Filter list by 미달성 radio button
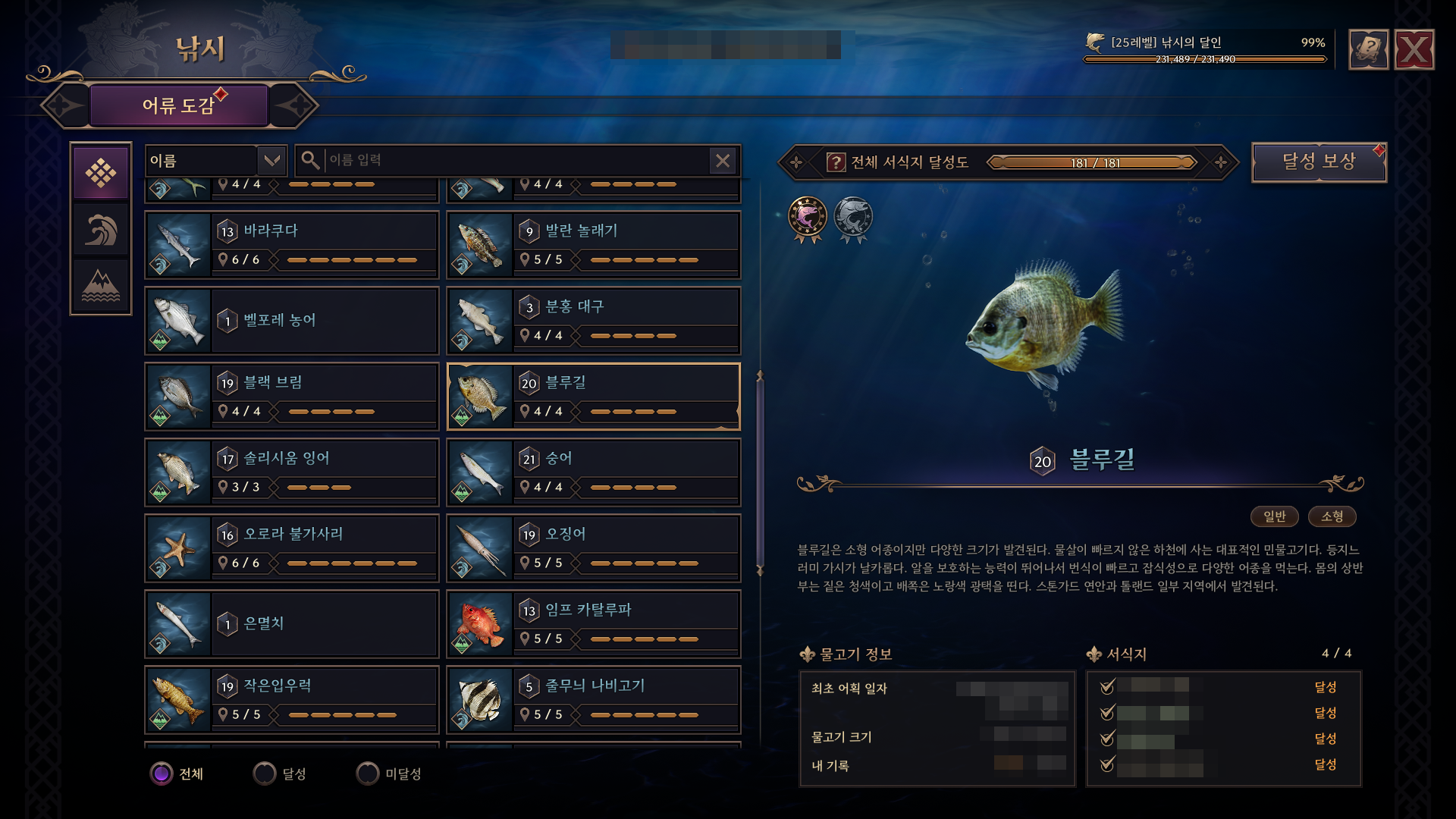The image size is (1456, 819). tap(368, 773)
